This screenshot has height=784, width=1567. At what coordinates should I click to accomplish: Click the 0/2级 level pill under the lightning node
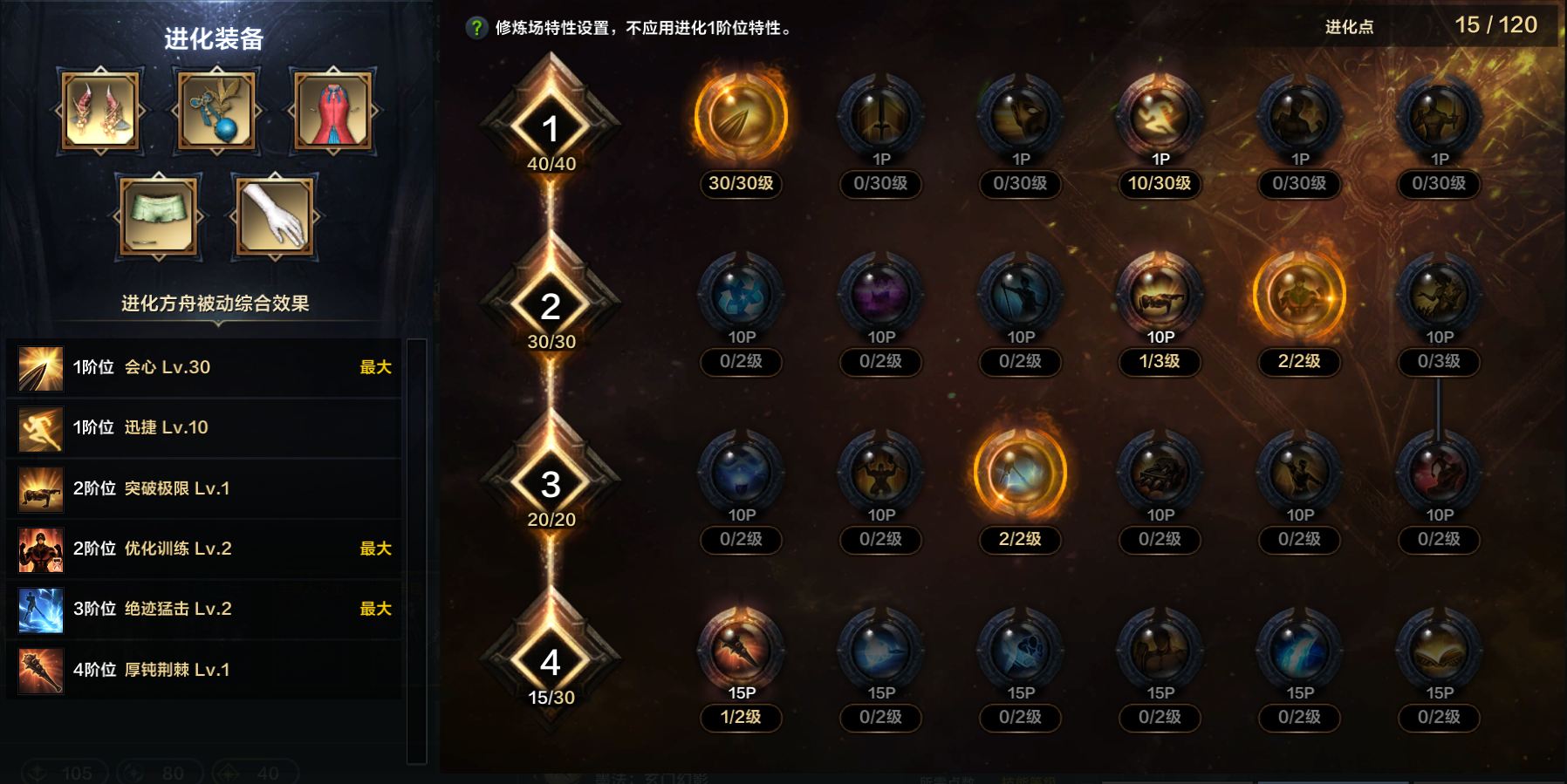pos(1299,719)
